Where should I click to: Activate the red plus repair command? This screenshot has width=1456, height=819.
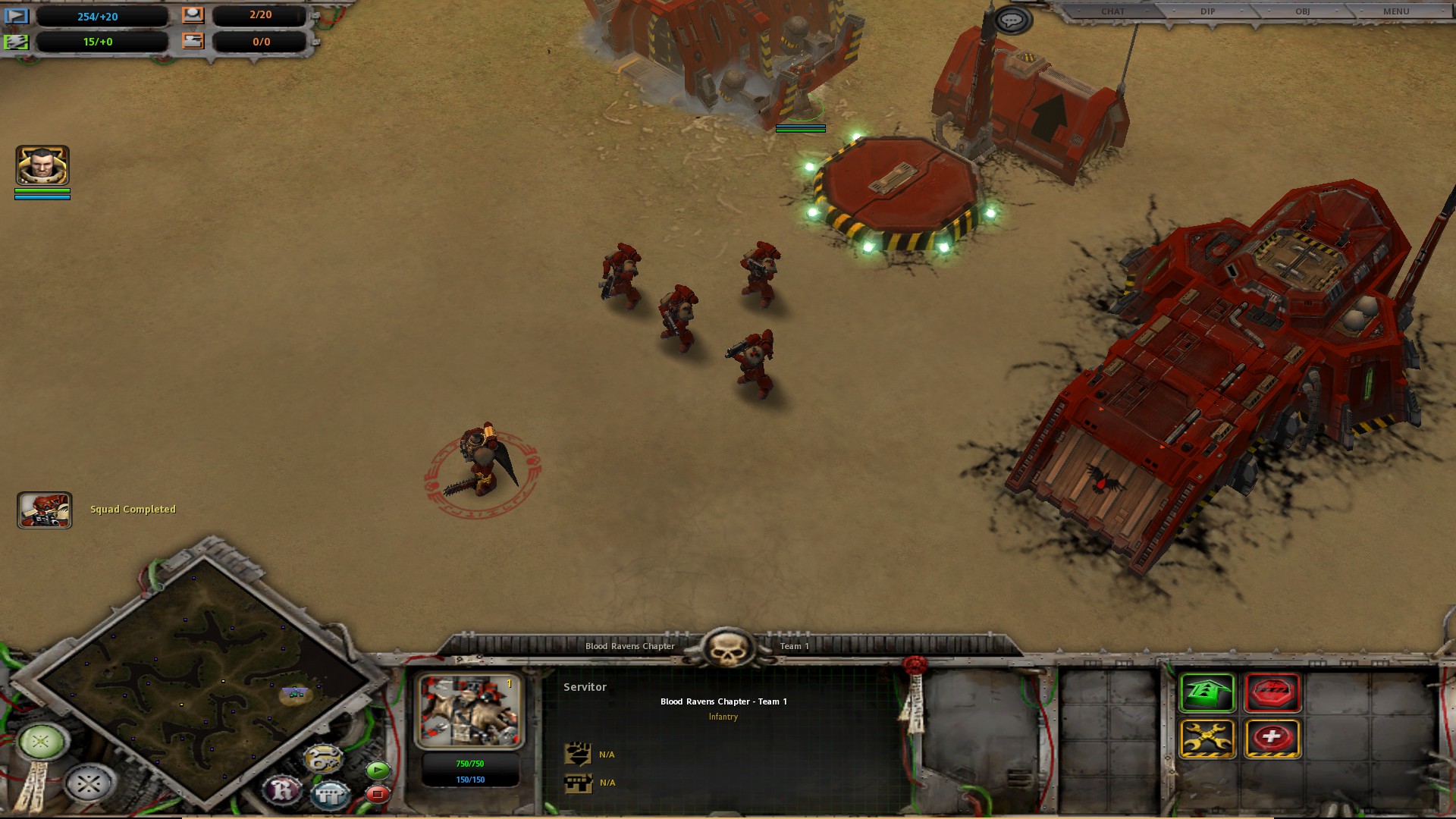pos(1272,738)
